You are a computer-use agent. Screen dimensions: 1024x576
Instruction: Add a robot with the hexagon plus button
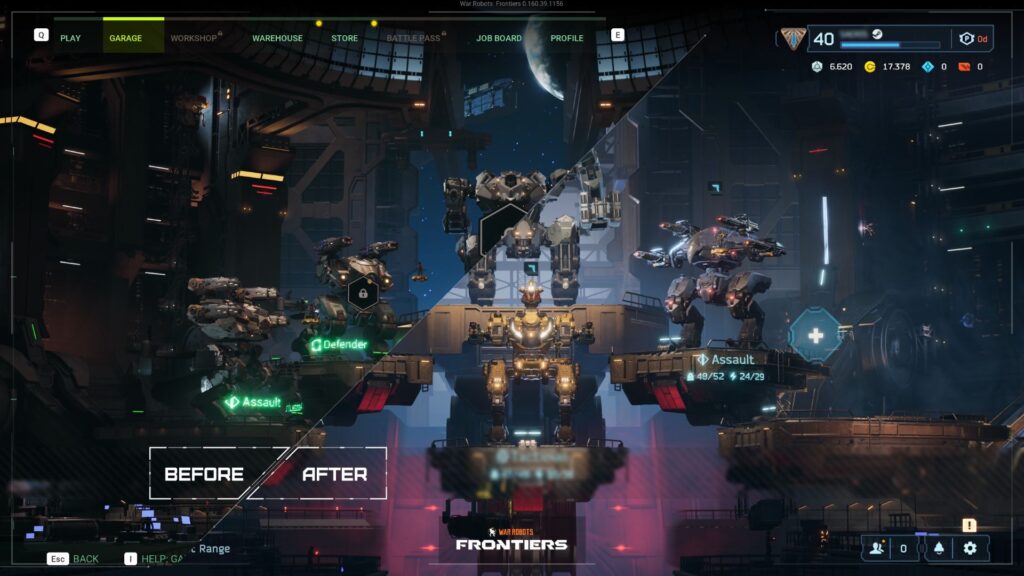point(815,335)
